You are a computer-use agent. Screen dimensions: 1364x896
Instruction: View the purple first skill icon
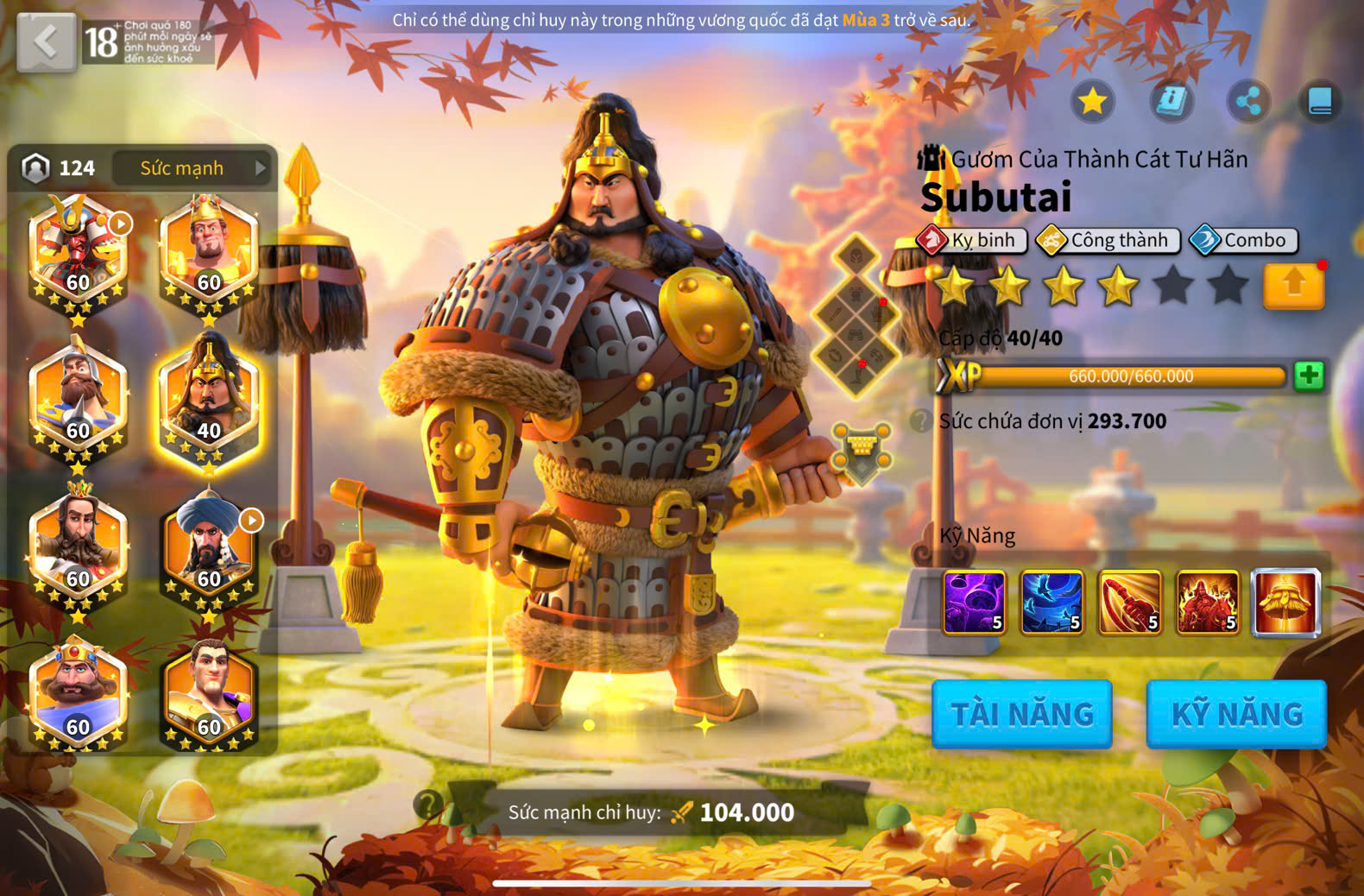coord(974,602)
